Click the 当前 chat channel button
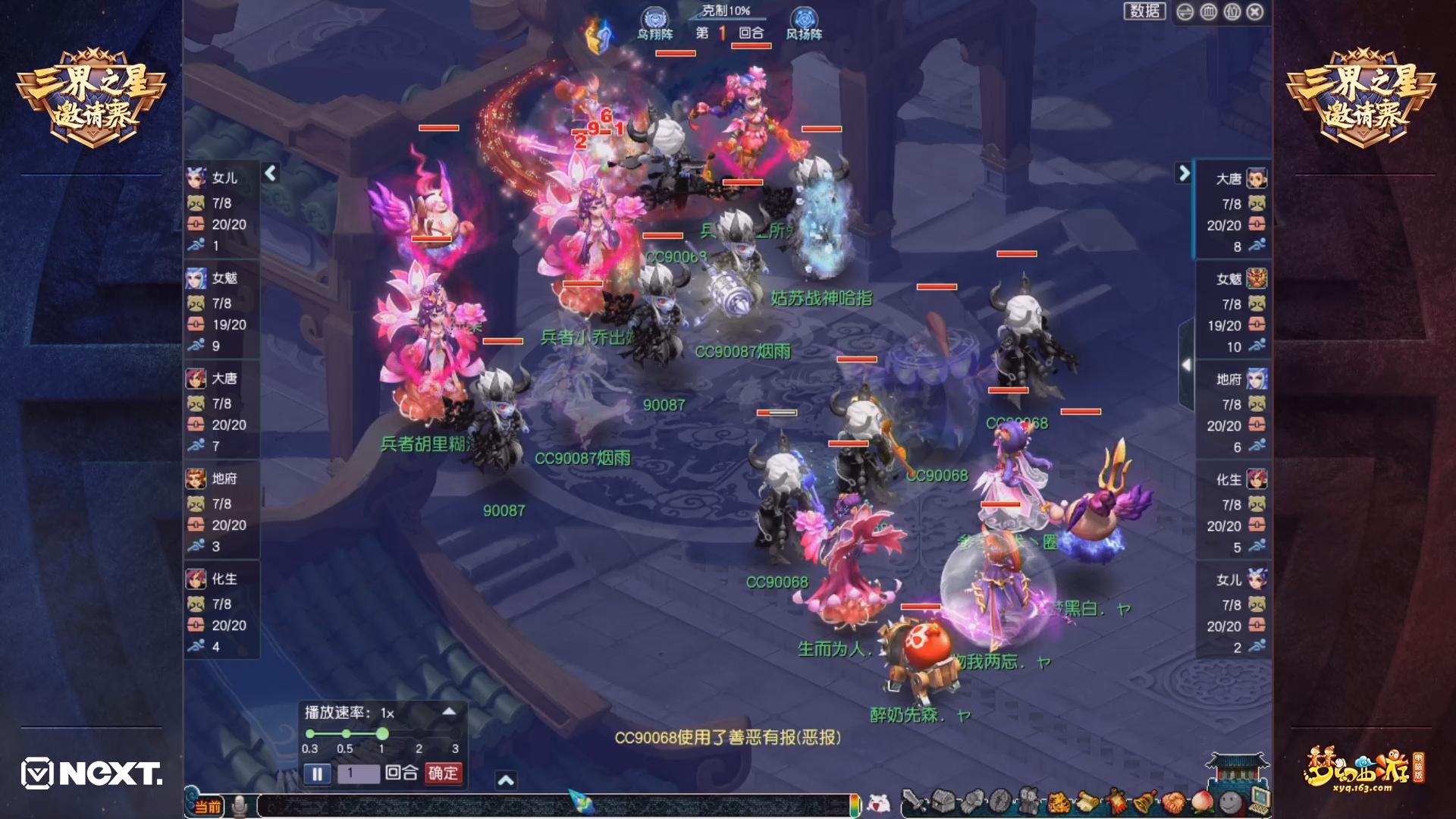 coord(208,806)
